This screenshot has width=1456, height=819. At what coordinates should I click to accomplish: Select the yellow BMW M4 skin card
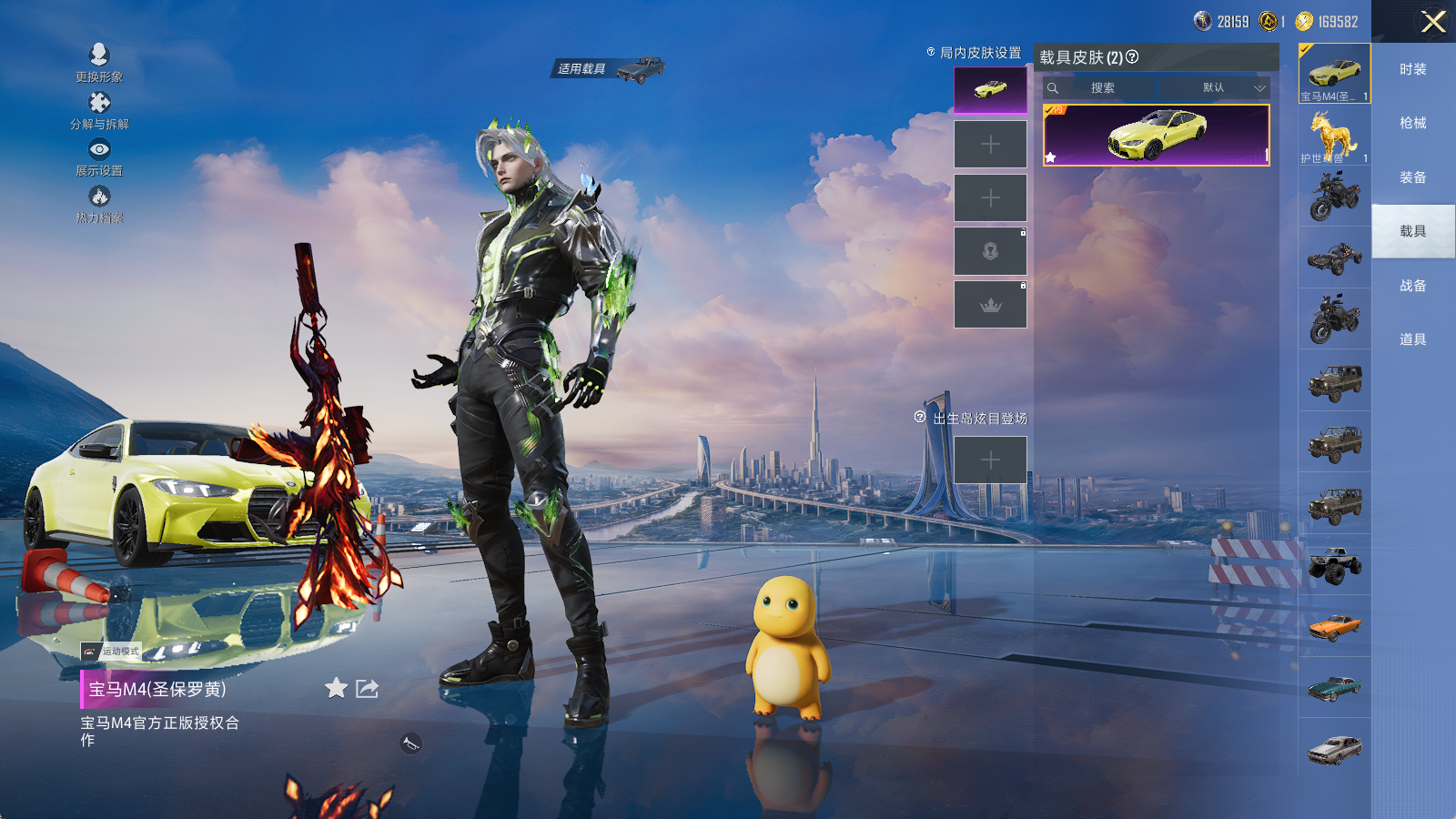coord(1156,136)
